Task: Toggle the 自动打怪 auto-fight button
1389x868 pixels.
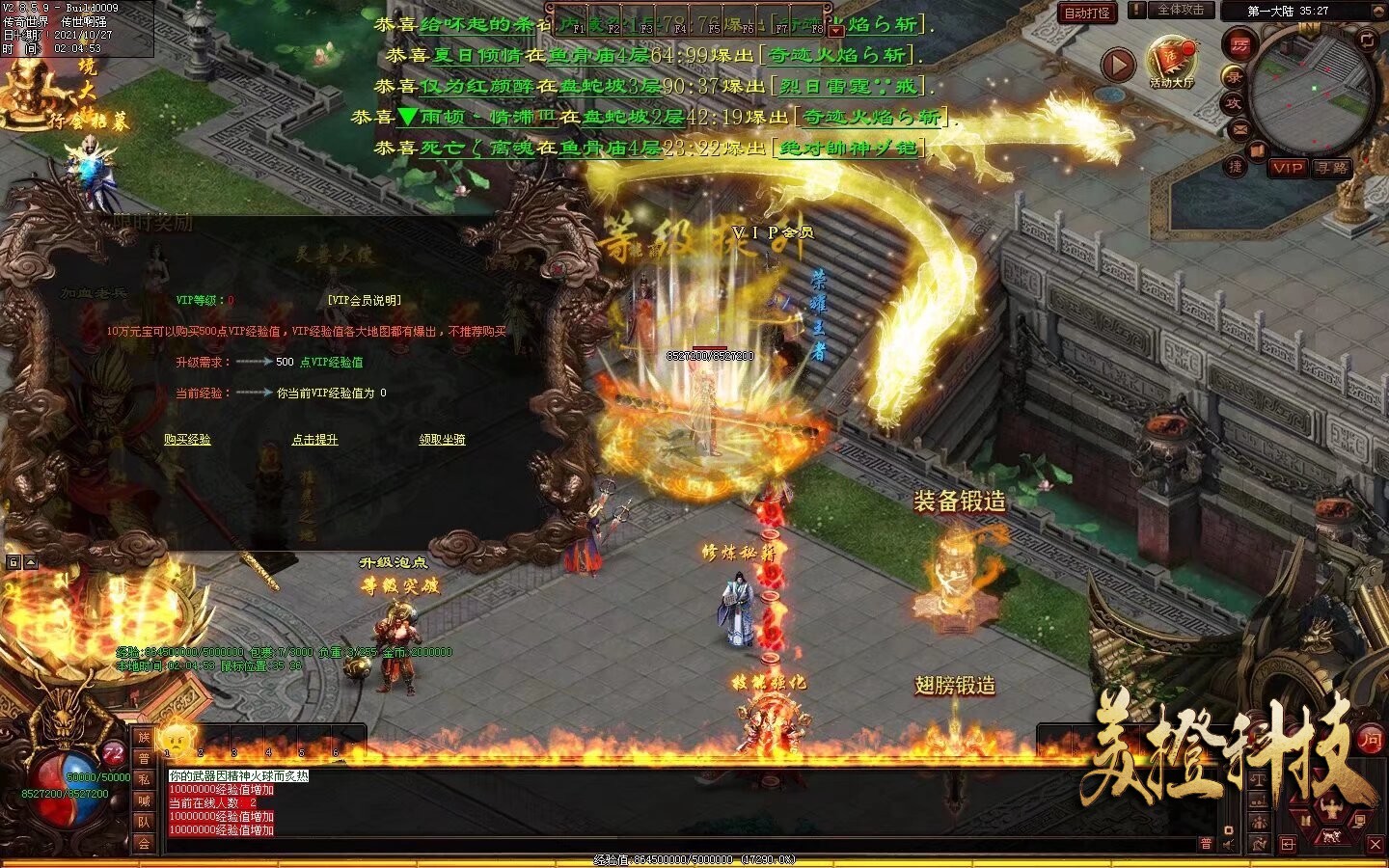Action: (1087, 13)
